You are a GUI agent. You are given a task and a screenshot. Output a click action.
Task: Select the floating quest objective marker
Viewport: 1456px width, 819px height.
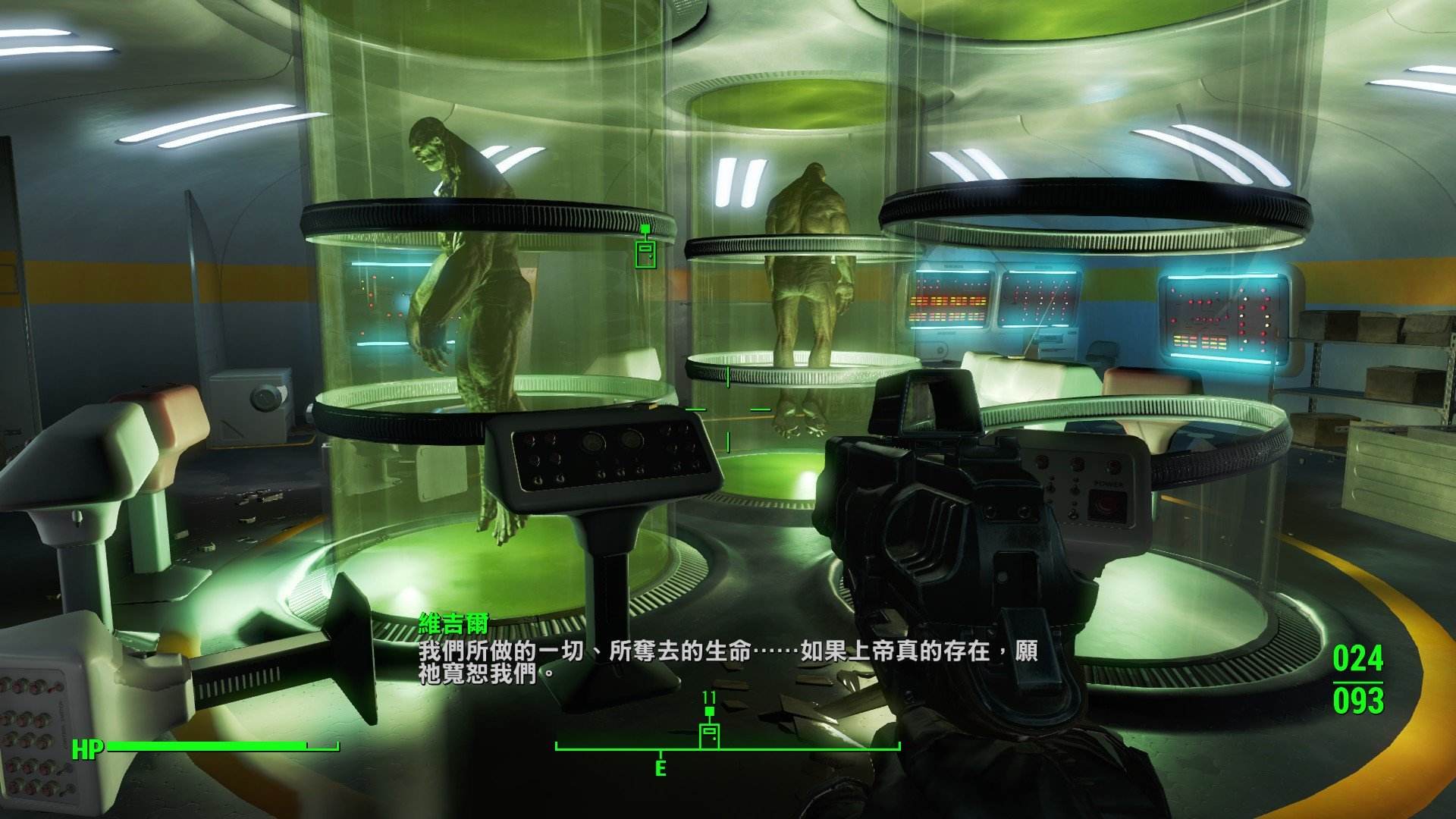[645, 251]
